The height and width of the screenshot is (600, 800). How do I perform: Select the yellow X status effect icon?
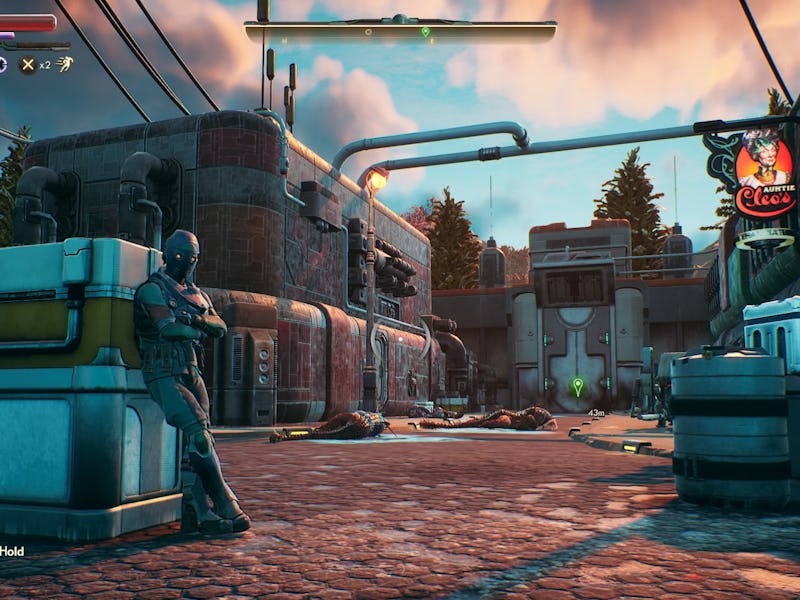pos(28,64)
